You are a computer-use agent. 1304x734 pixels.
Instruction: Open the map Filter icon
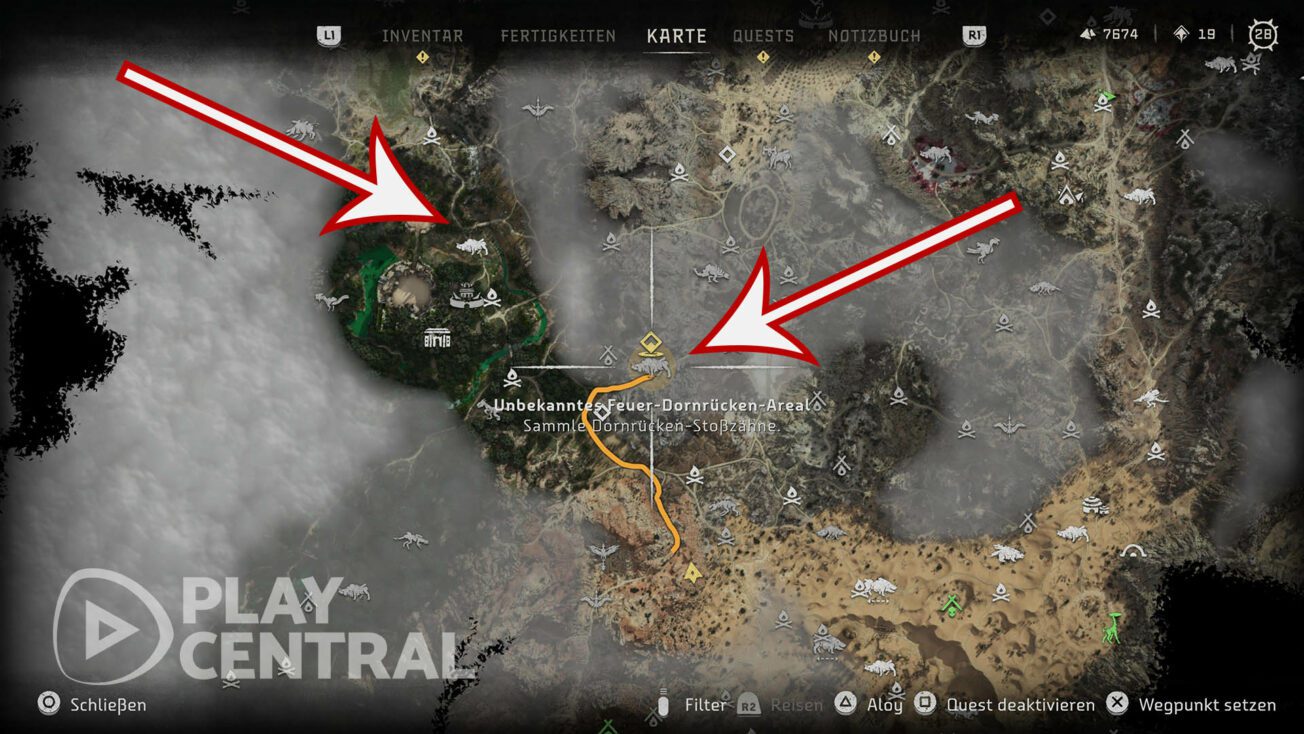coord(665,704)
